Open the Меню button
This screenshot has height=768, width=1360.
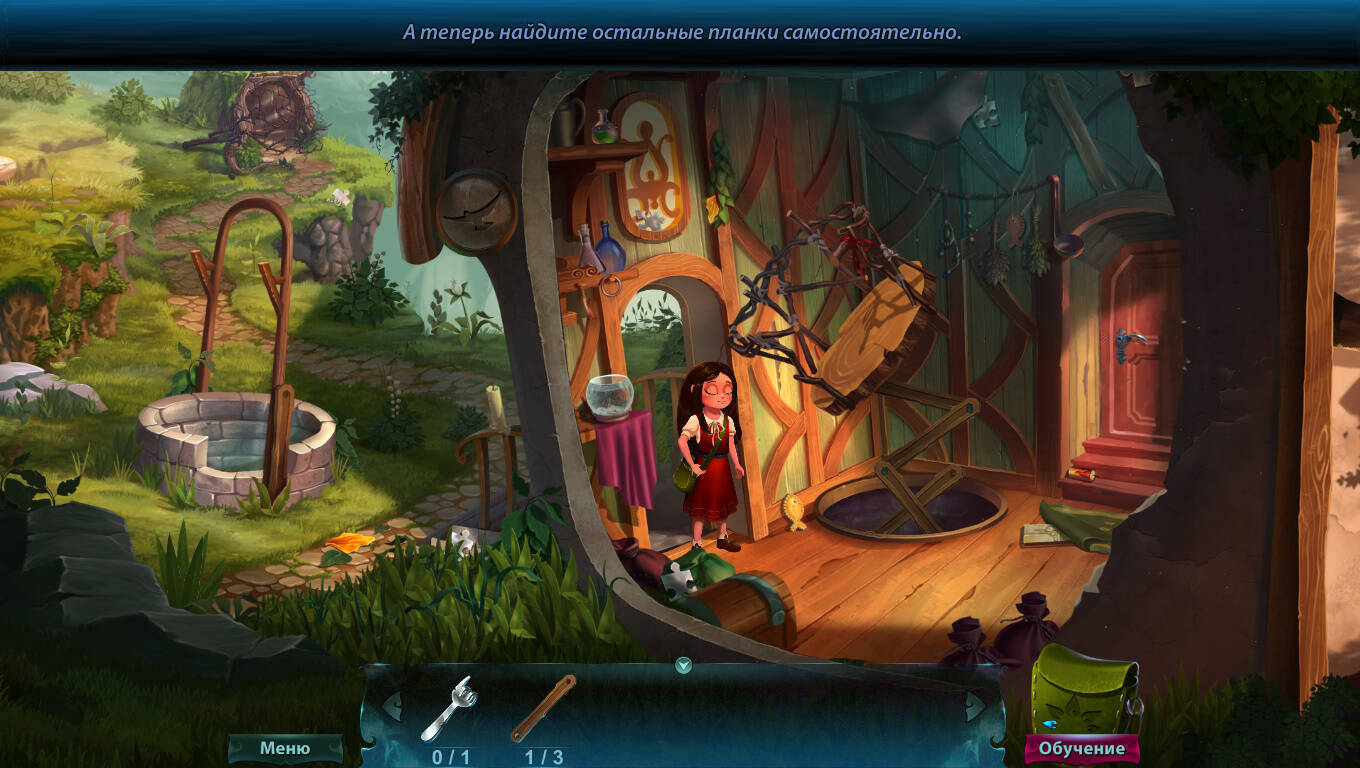[x=285, y=748]
